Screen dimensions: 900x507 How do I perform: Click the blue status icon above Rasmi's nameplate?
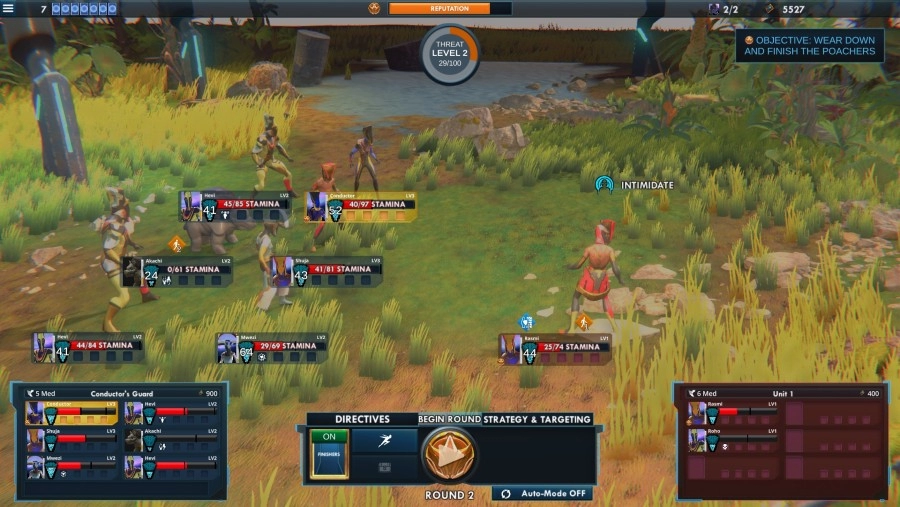(527, 322)
